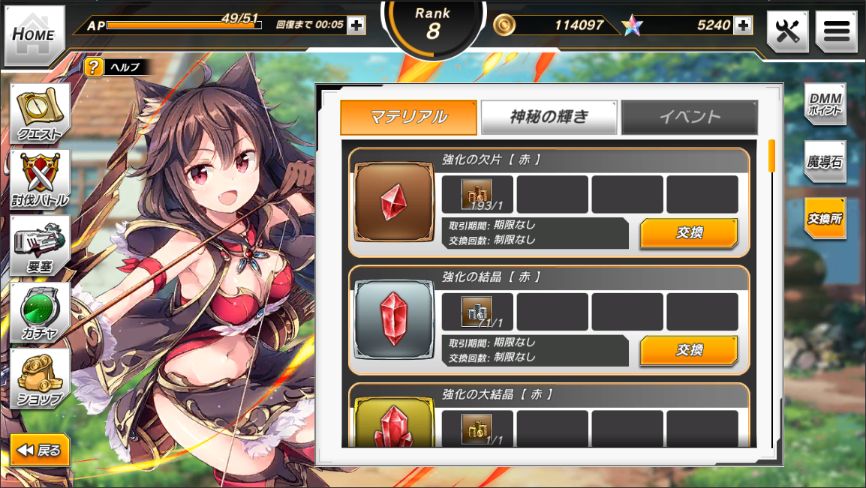Exchange for 強化の結晶【赤】
The height and width of the screenshot is (488, 866).
pos(689,350)
